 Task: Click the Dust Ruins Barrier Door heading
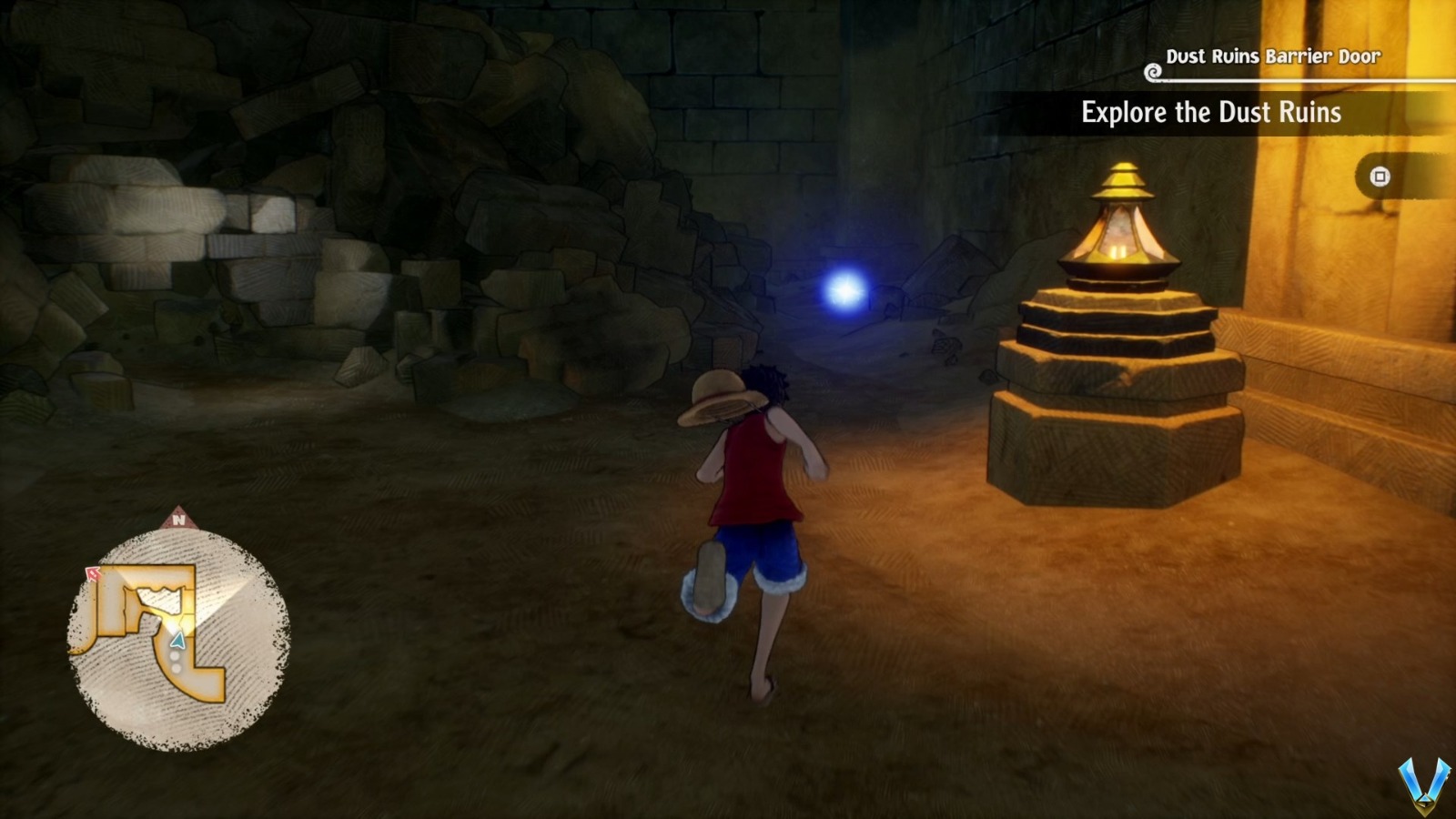pos(1273,56)
